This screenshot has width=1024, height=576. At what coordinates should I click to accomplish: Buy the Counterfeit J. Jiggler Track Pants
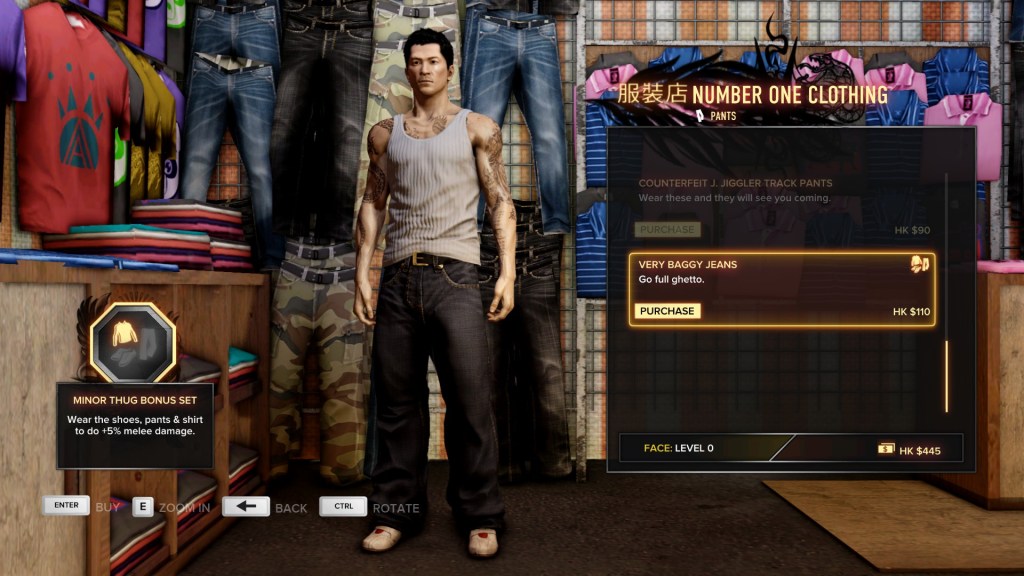(x=667, y=230)
